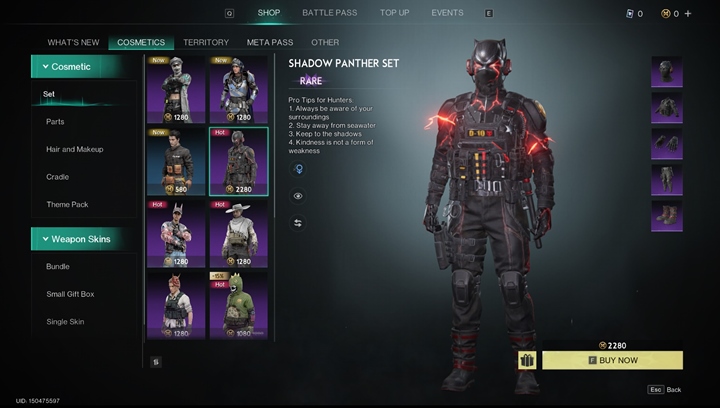Buy the Shadow Panther Set now
This screenshot has height=408, width=720.
coord(612,360)
